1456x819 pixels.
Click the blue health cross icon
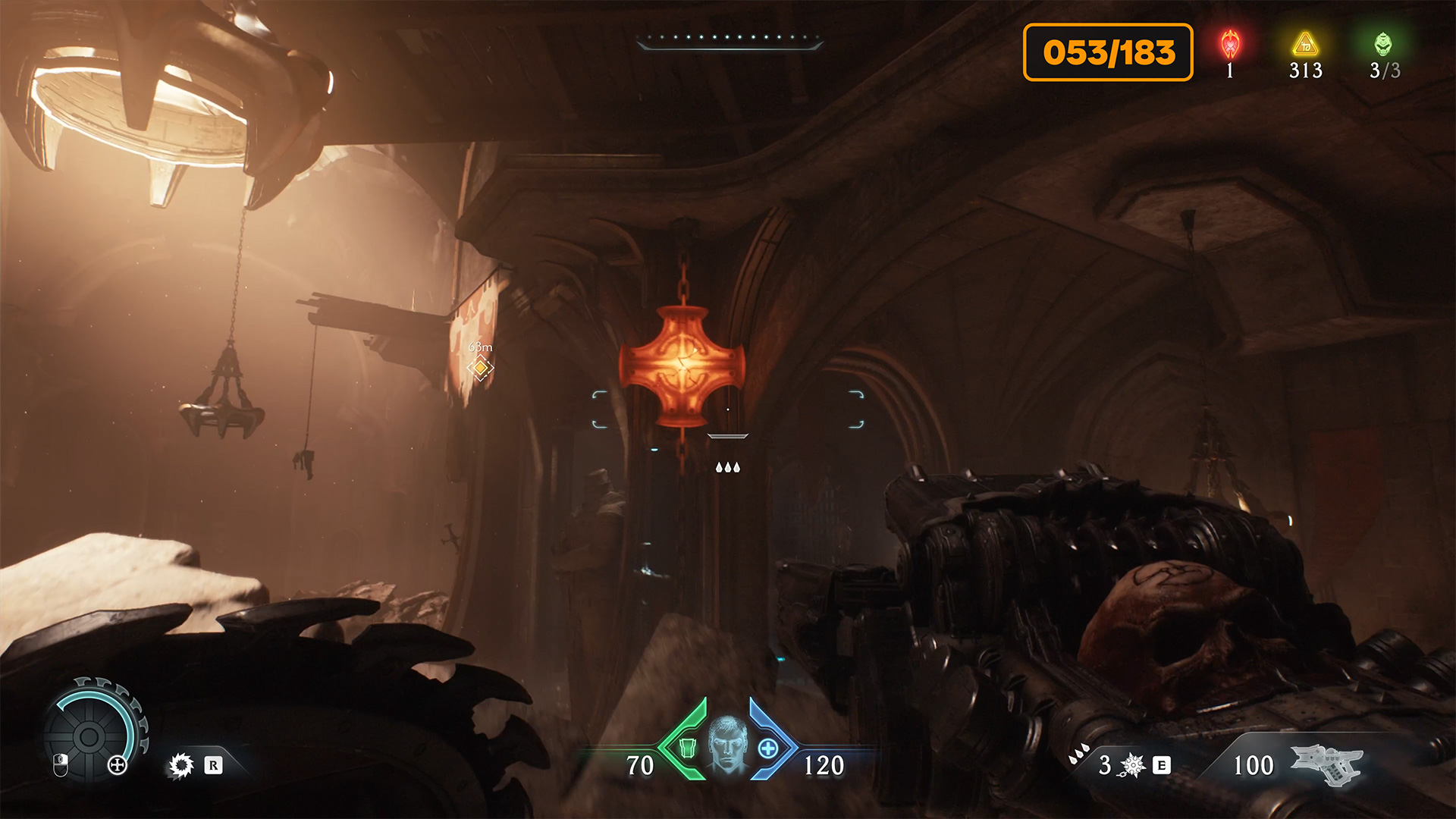pyautogui.click(x=767, y=748)
